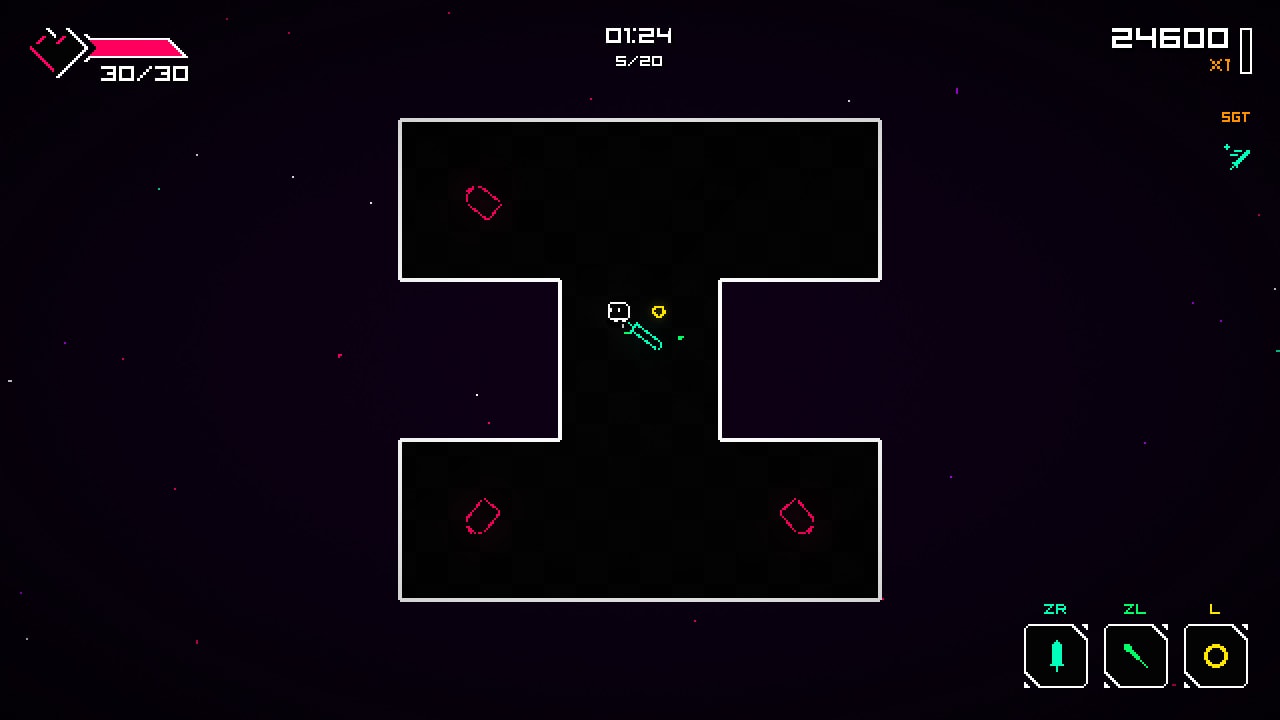Expand the 5/20 progress counter

(x=640, y=61)
